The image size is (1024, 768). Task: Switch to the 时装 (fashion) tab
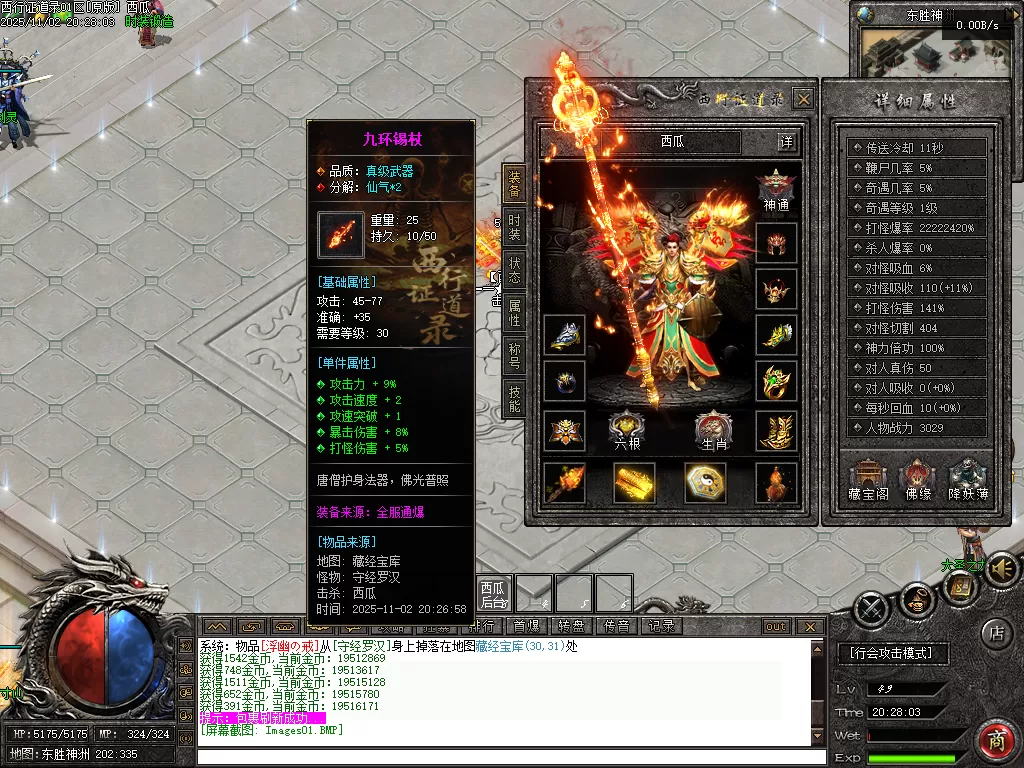(x=514, y=227)
